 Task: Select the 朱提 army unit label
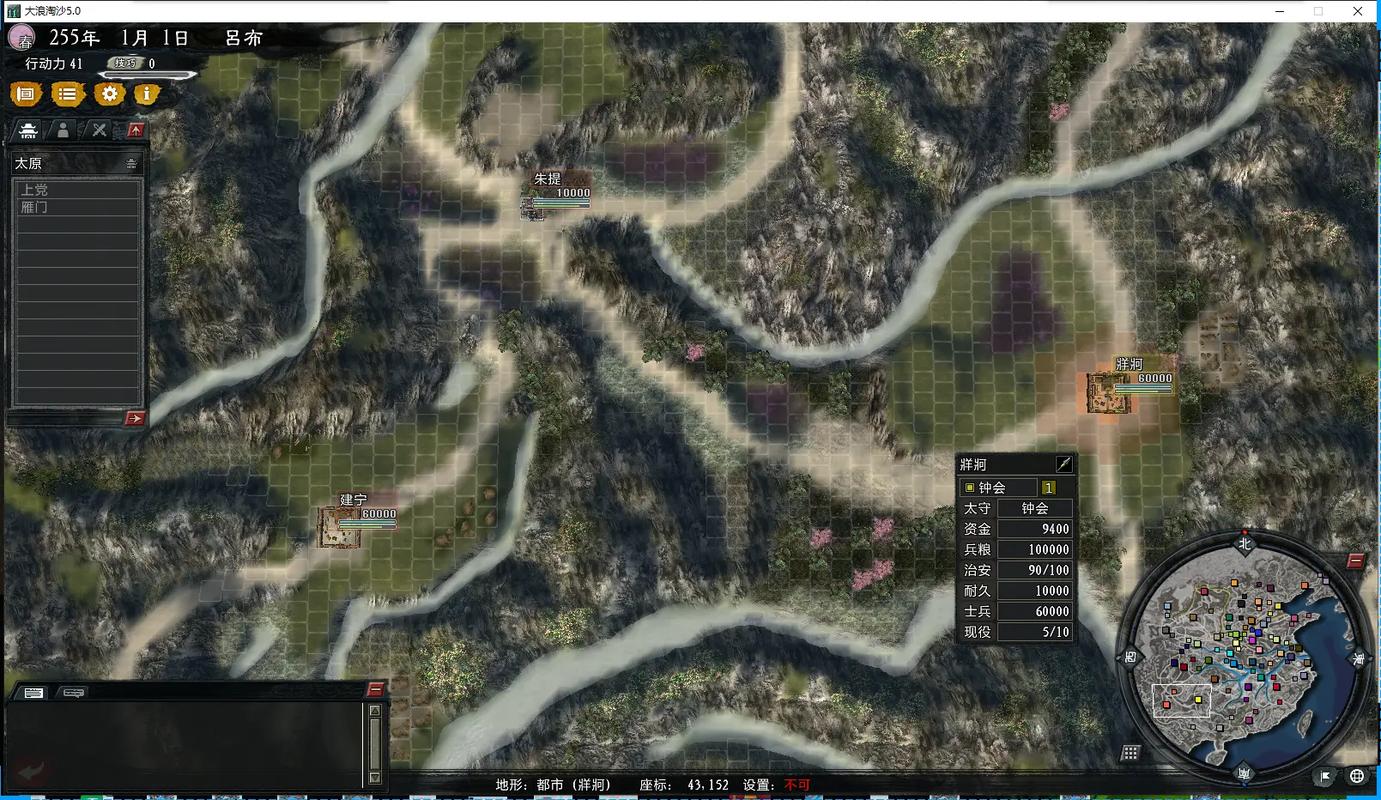(x=547, y=180)
